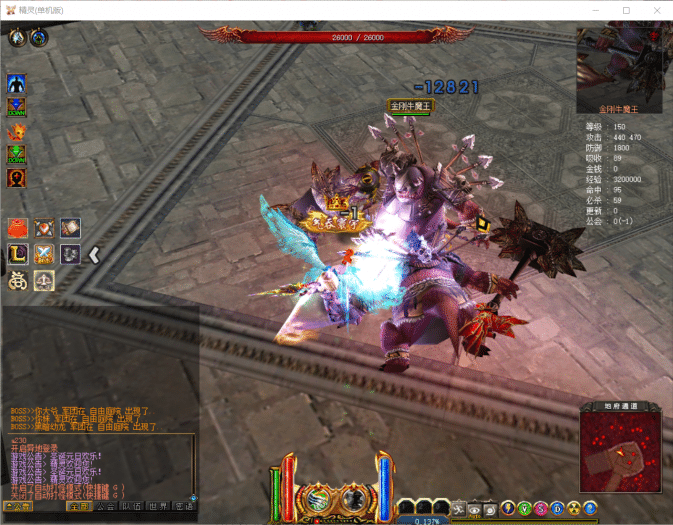Screen dimensions: 673x525
Task: Open the red pouch bag icon
Action: click(17, 228)
